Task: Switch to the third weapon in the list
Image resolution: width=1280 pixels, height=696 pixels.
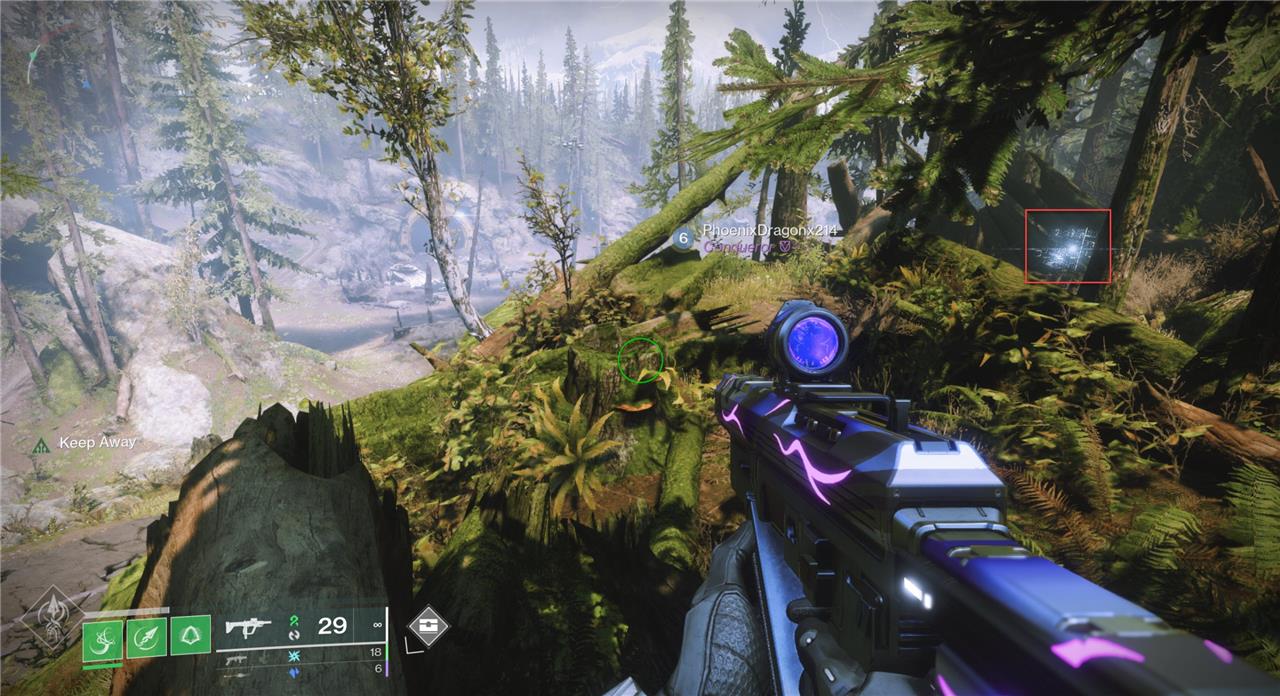Action: point(236,675)
